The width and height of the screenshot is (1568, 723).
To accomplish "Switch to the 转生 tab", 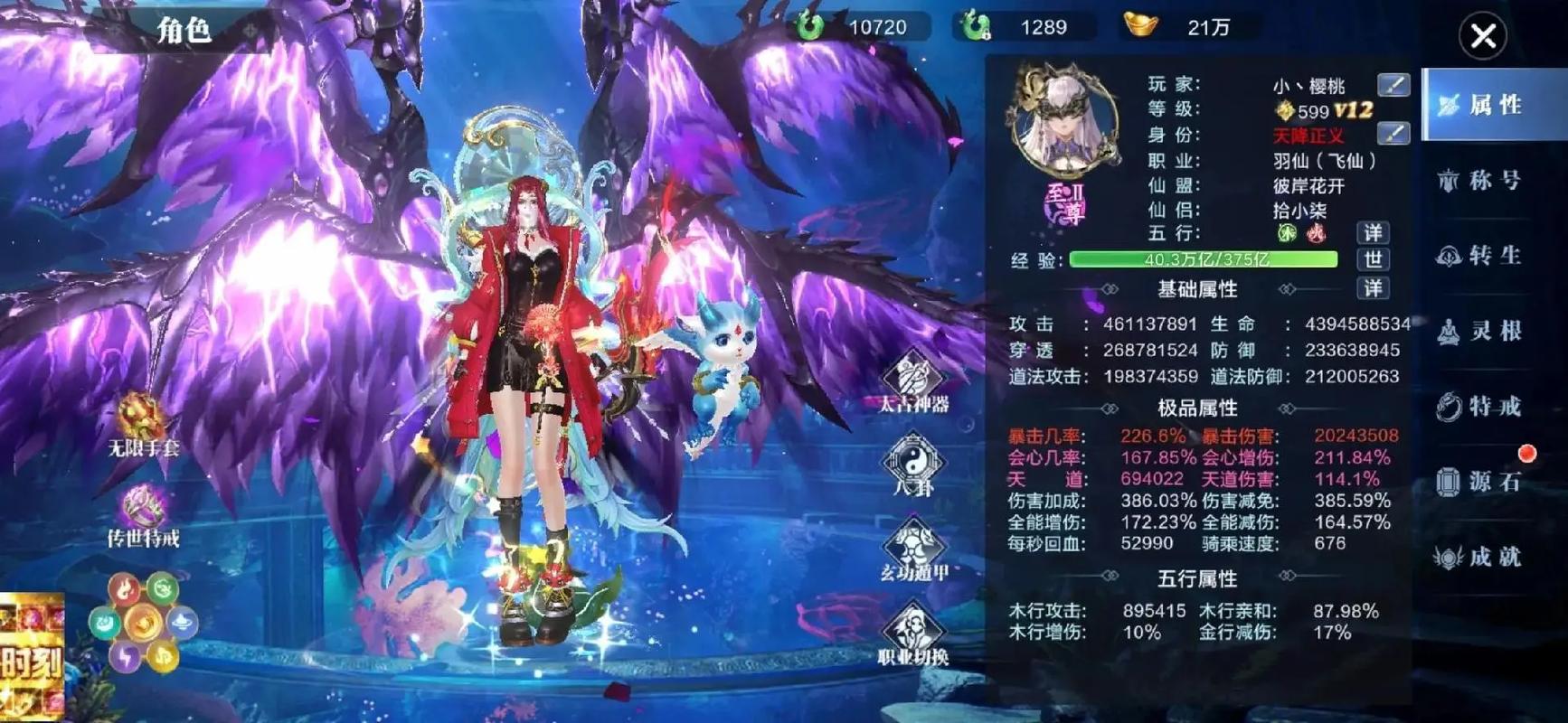I will click(x=1487, y=257).
